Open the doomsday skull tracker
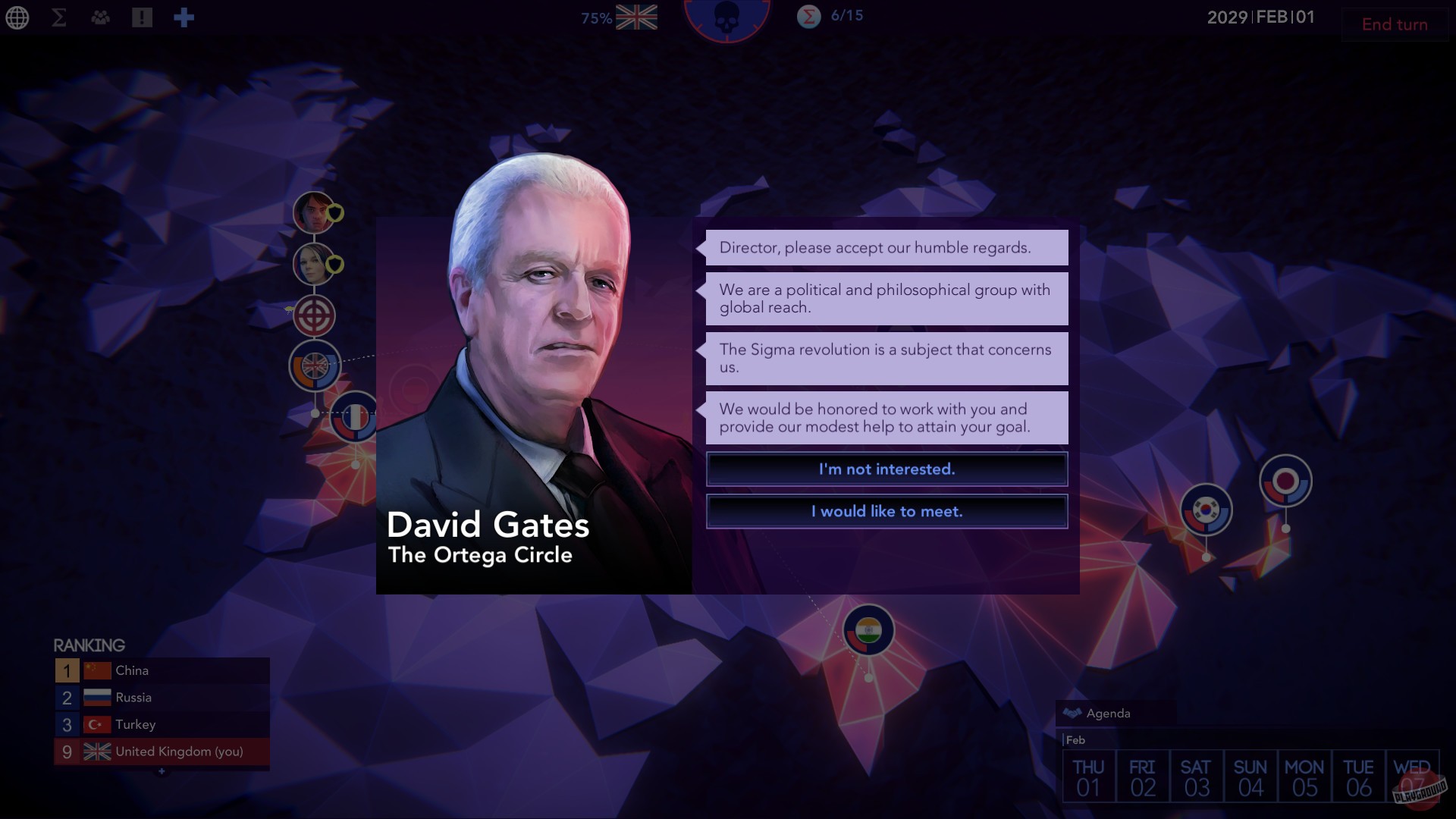This screenshot has width=1456, height=819. click(x=727, y=17)
